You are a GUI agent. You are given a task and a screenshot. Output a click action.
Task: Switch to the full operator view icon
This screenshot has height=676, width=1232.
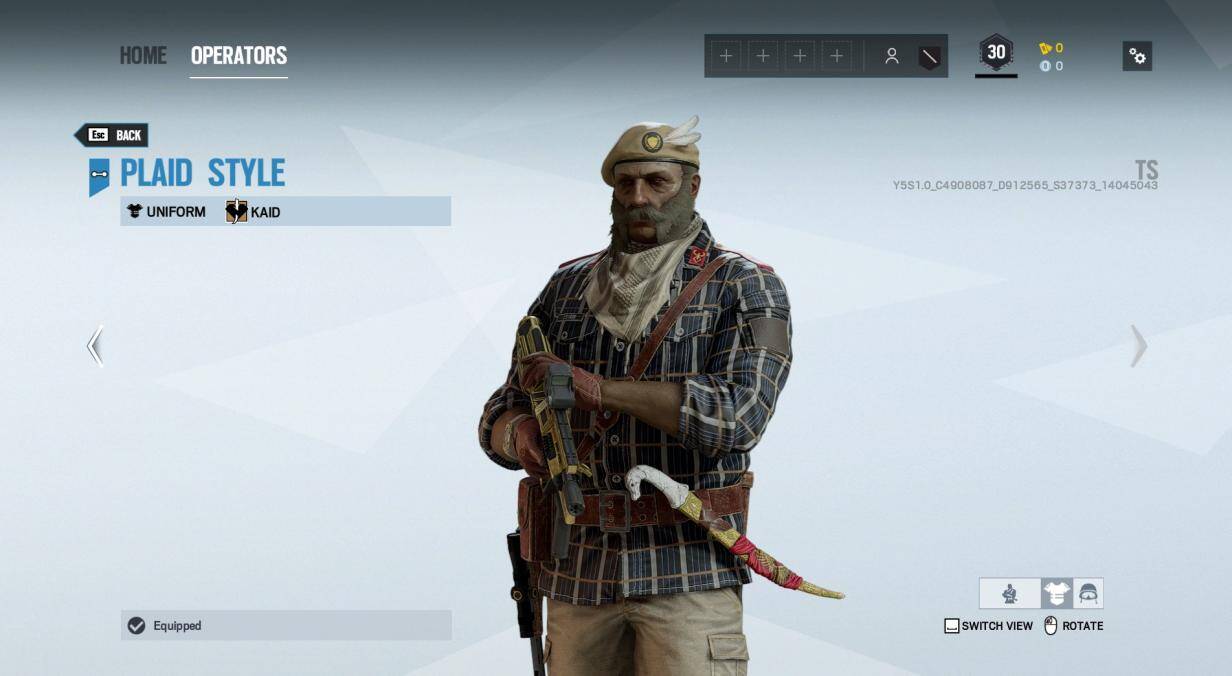1010,594
